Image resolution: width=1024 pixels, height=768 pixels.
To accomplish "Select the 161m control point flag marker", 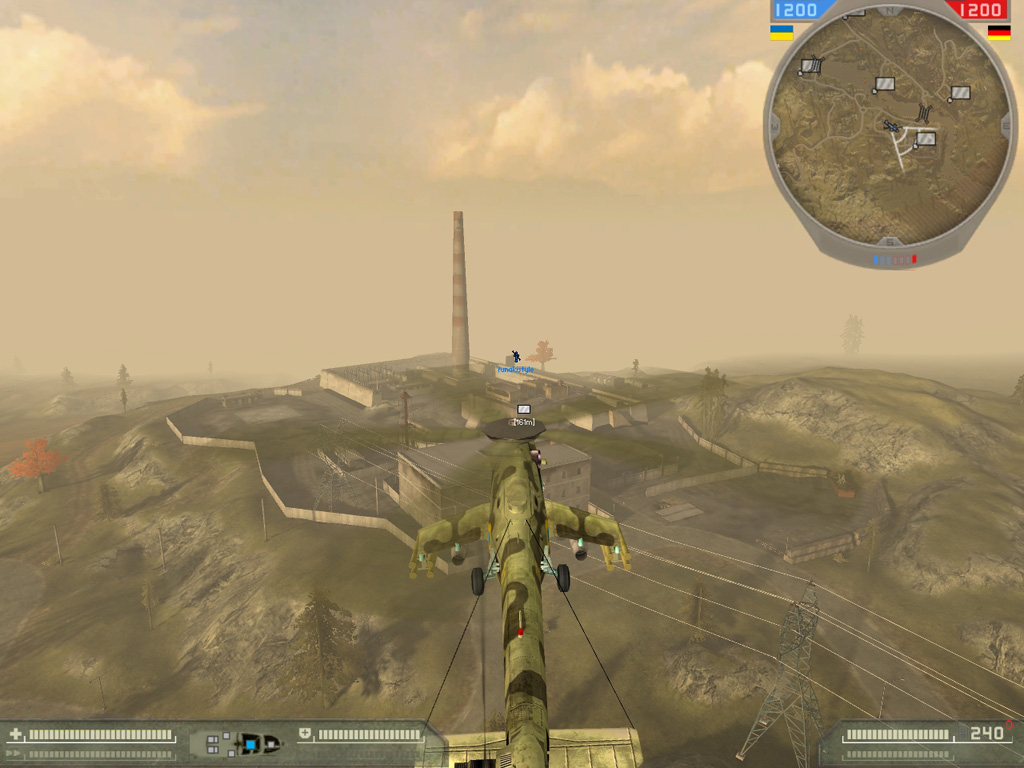I will pos(524,410).
